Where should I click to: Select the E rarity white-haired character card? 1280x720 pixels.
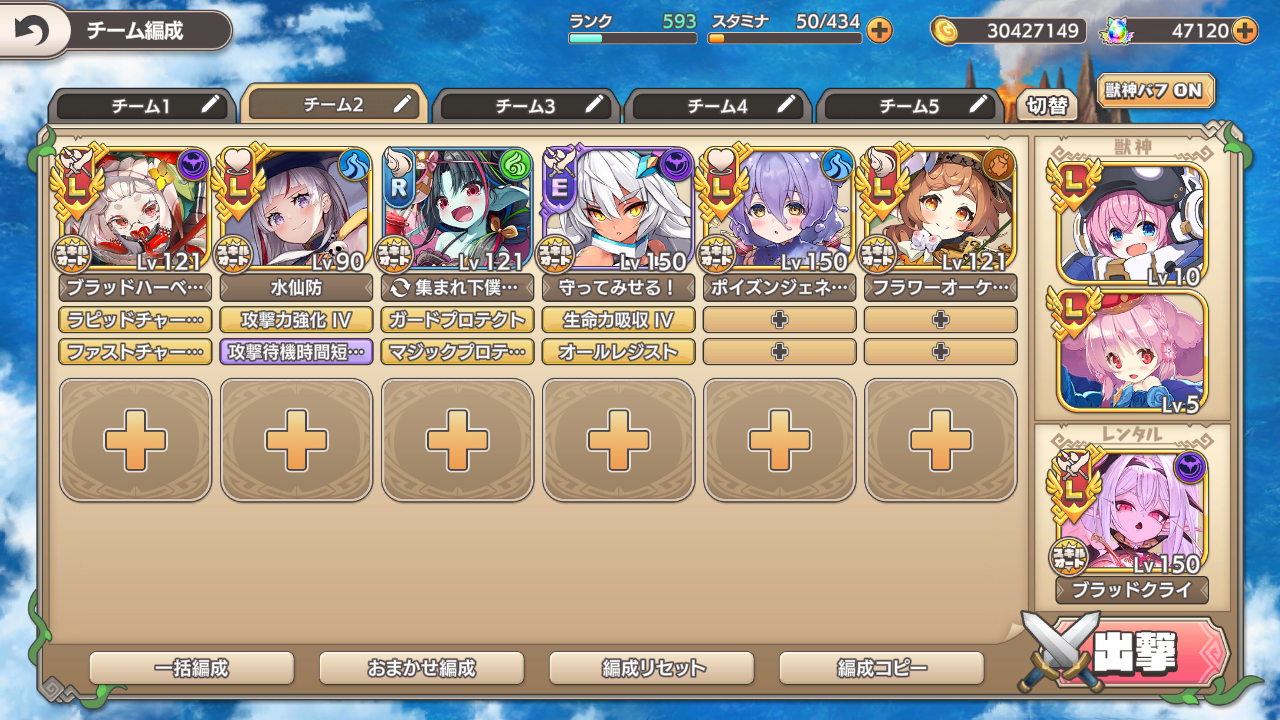click(618, 210)
